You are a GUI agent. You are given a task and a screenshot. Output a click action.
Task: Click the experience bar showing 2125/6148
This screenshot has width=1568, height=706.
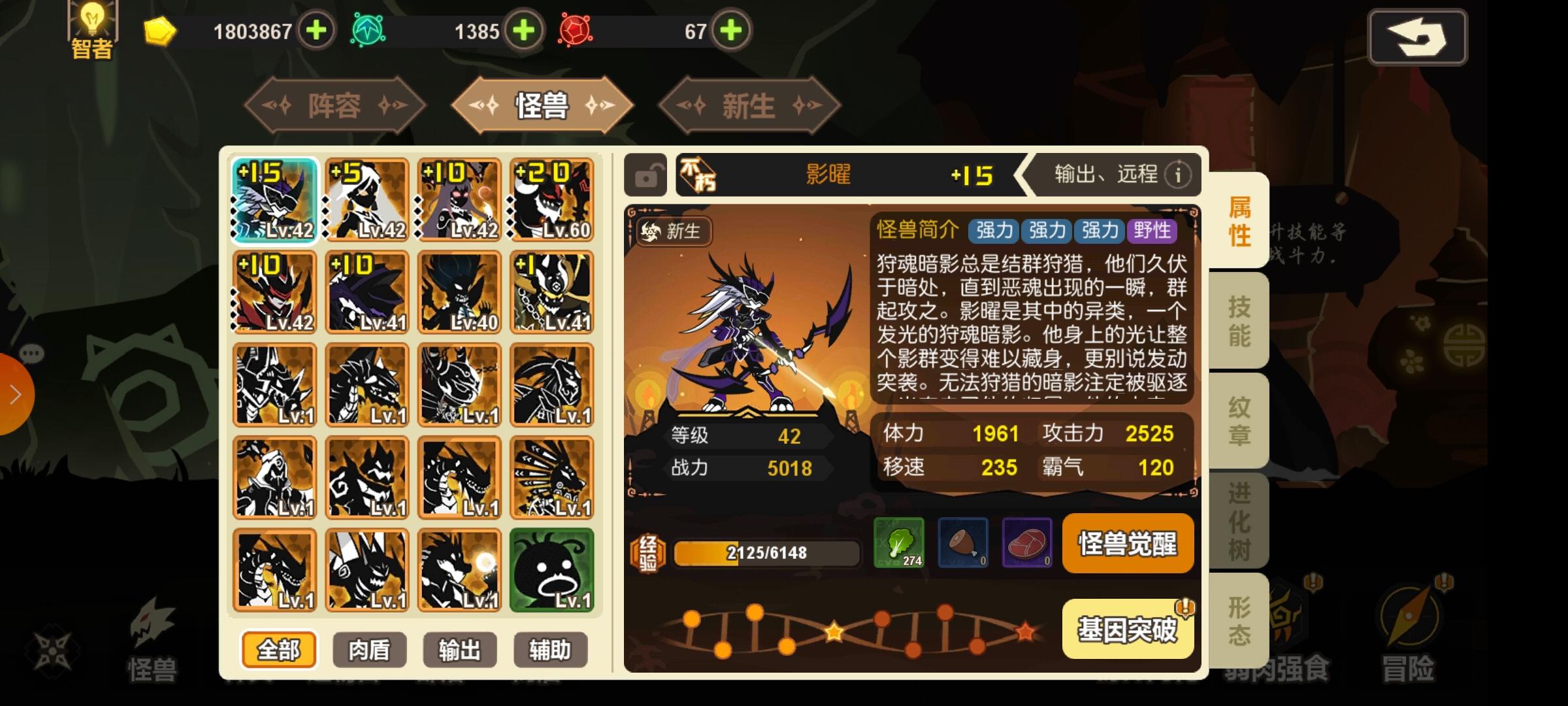tap(766, 552)
